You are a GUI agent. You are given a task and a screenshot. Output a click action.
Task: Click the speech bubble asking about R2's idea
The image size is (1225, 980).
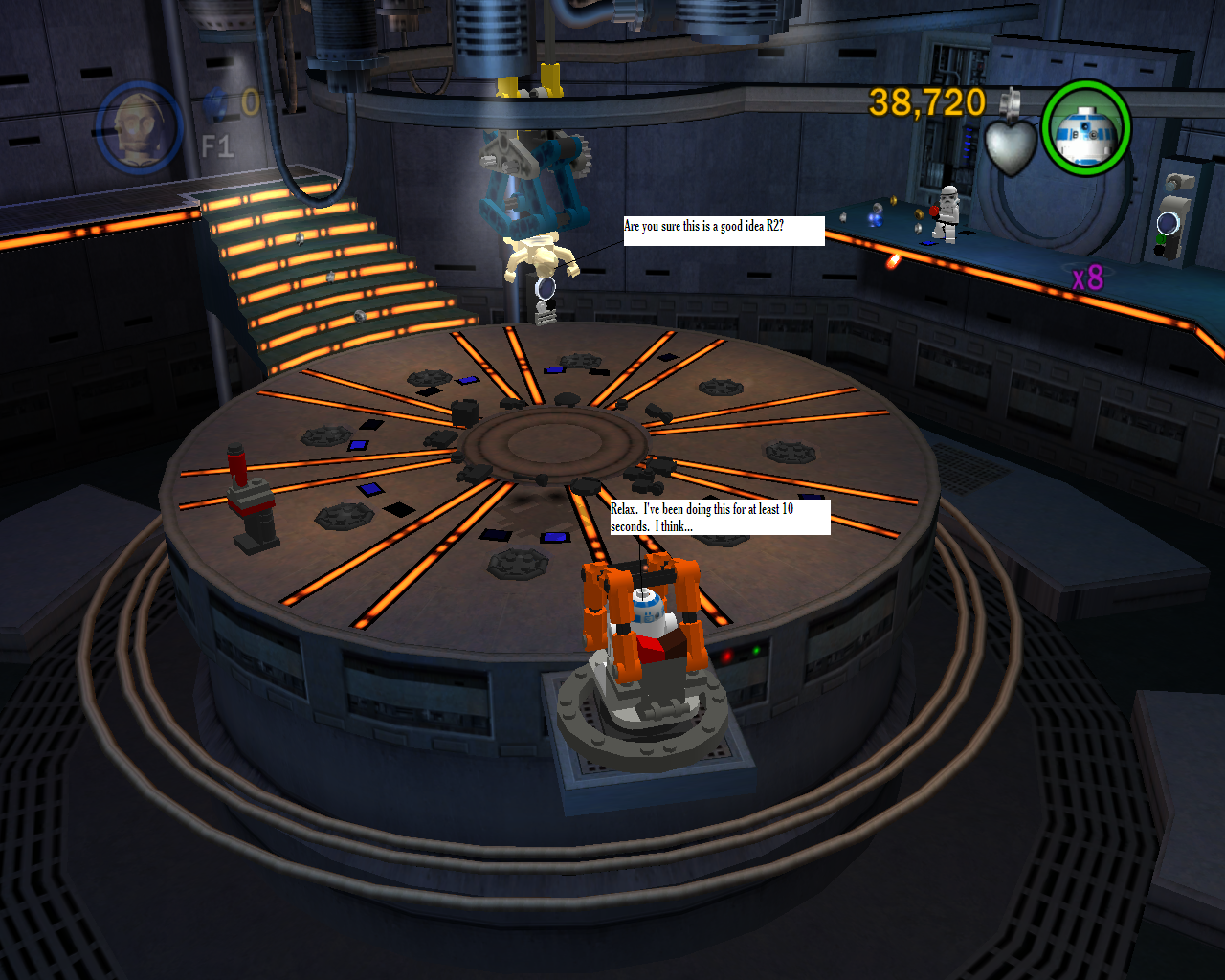[724, 231]
